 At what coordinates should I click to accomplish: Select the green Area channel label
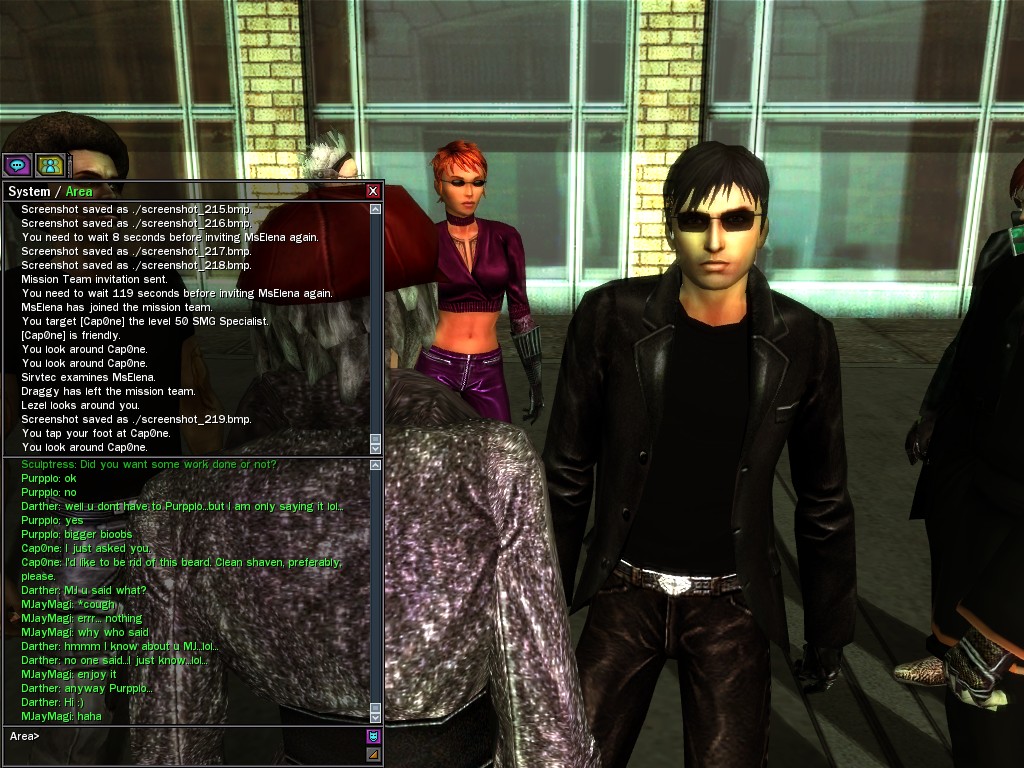[x=79, y=191]
